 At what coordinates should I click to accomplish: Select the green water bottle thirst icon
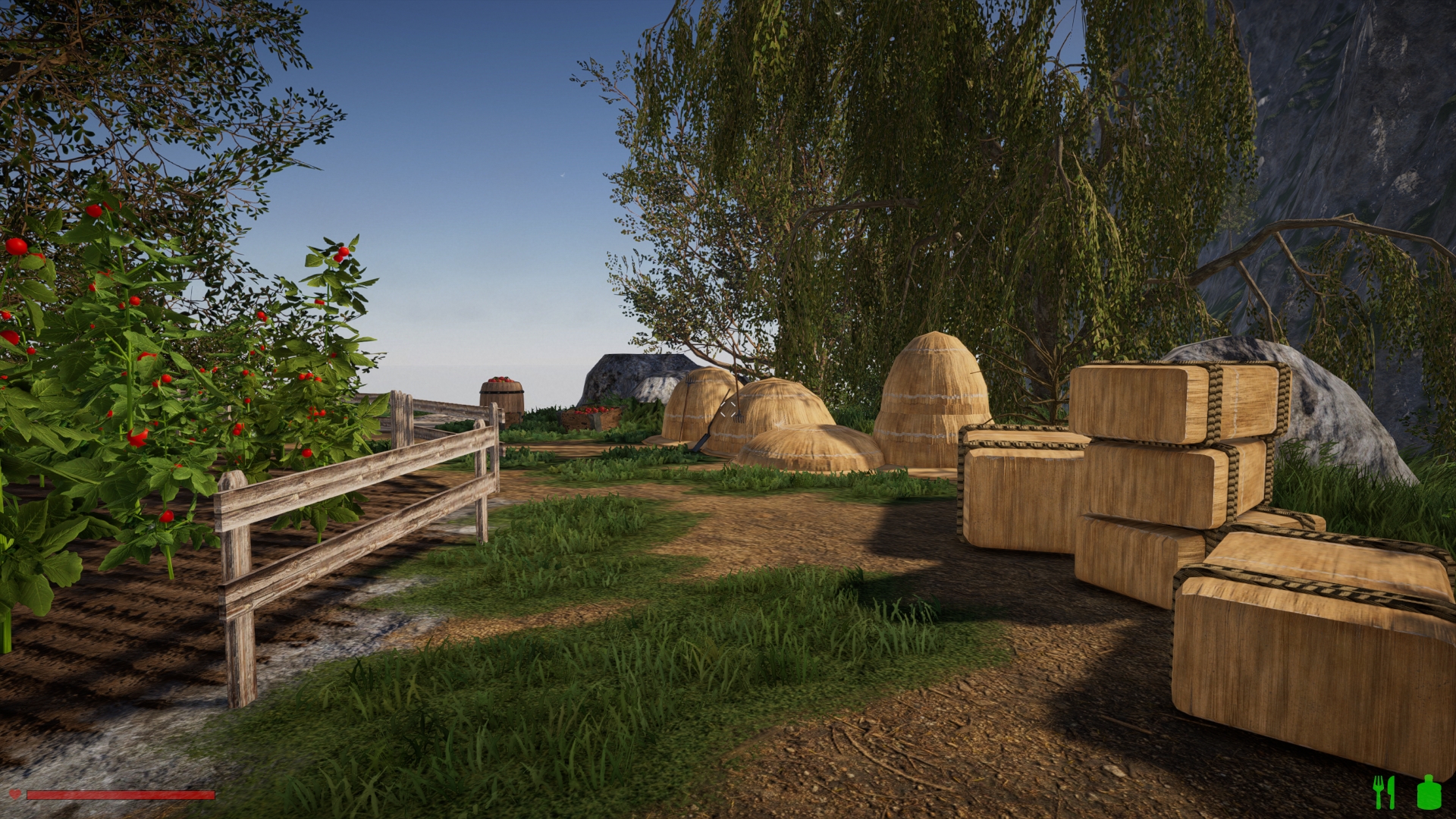(1429, 792)
